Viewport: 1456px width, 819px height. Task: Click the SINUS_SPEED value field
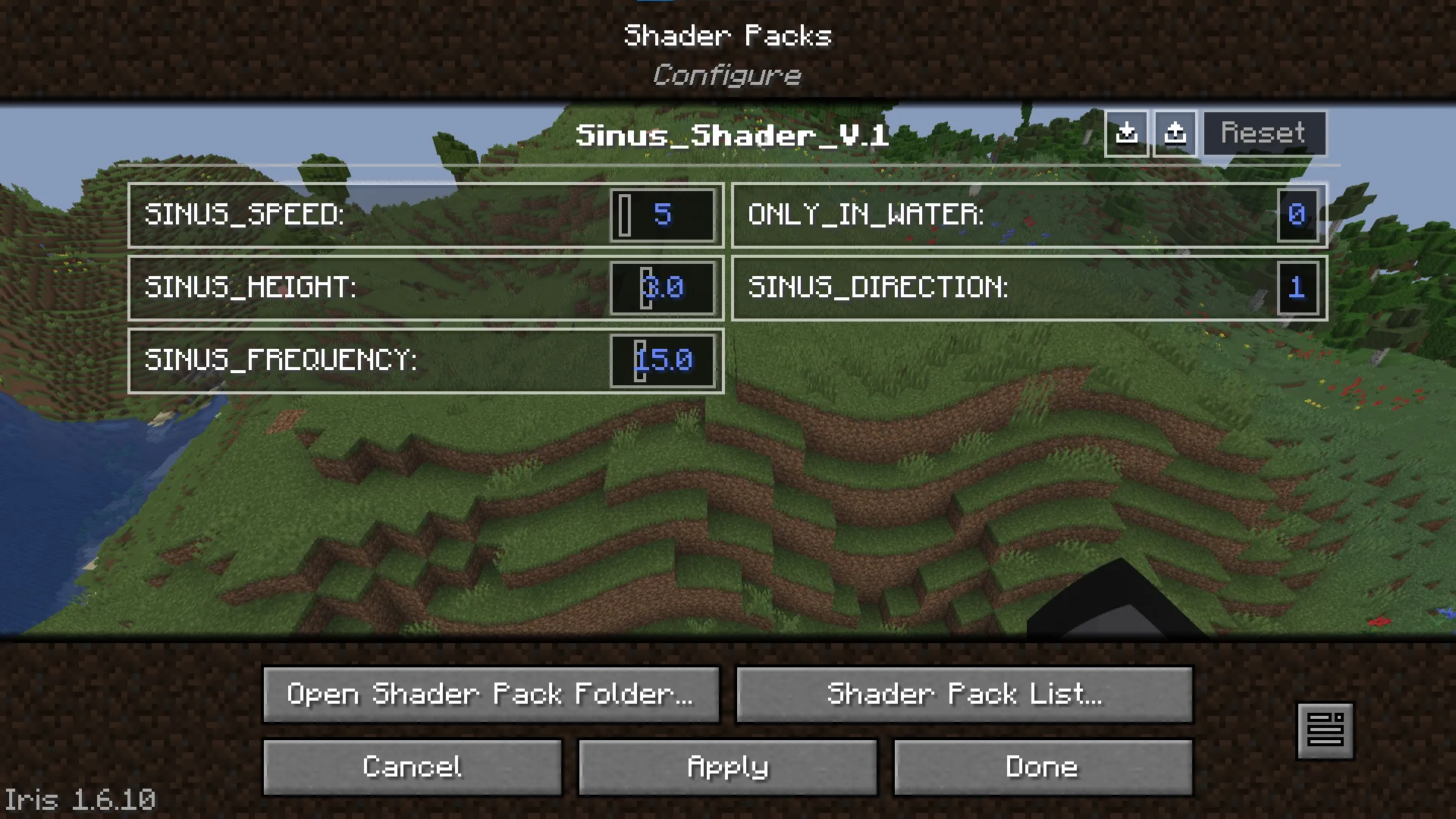click(x=663, y=215)
